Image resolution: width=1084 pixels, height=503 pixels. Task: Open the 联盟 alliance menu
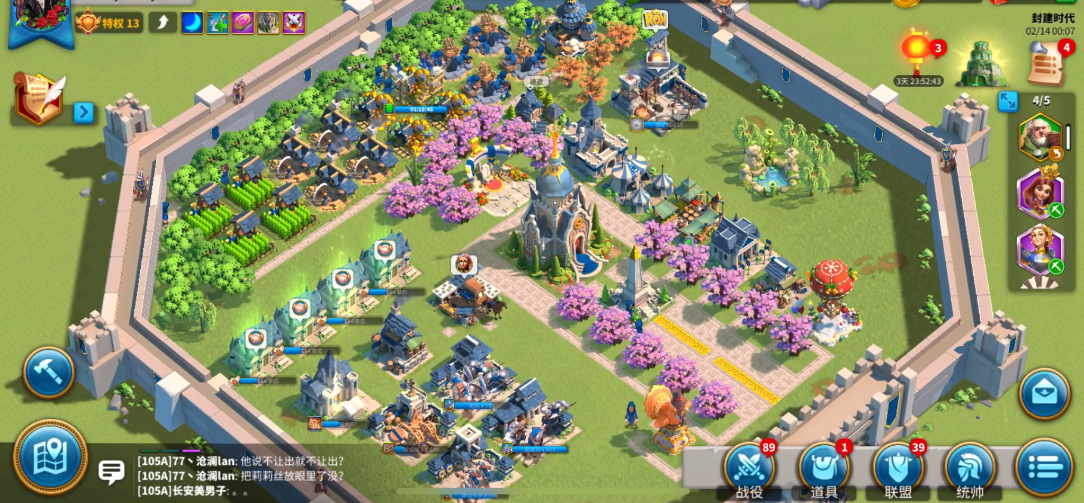897,467
